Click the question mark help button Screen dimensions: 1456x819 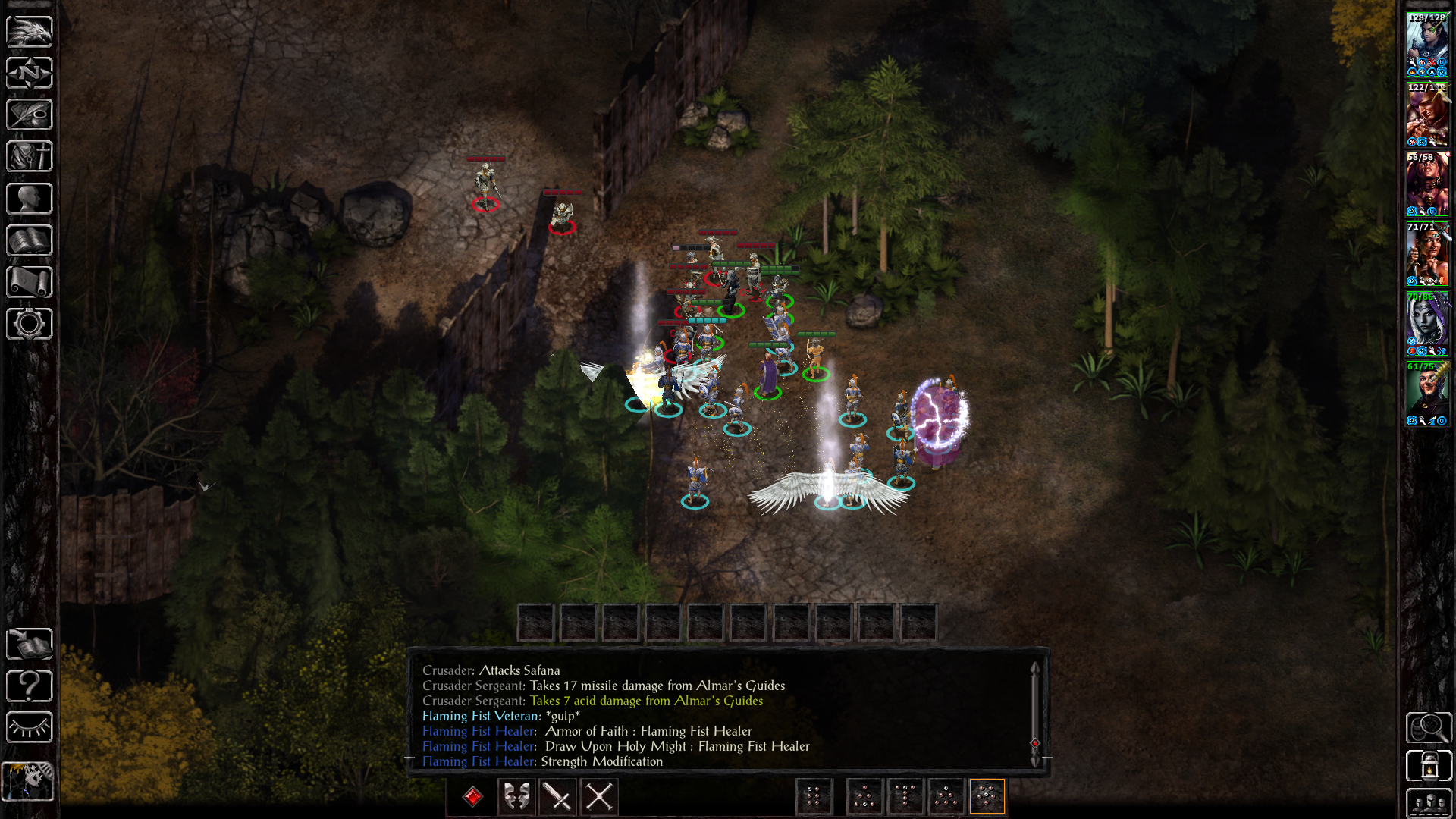[30, 686]
